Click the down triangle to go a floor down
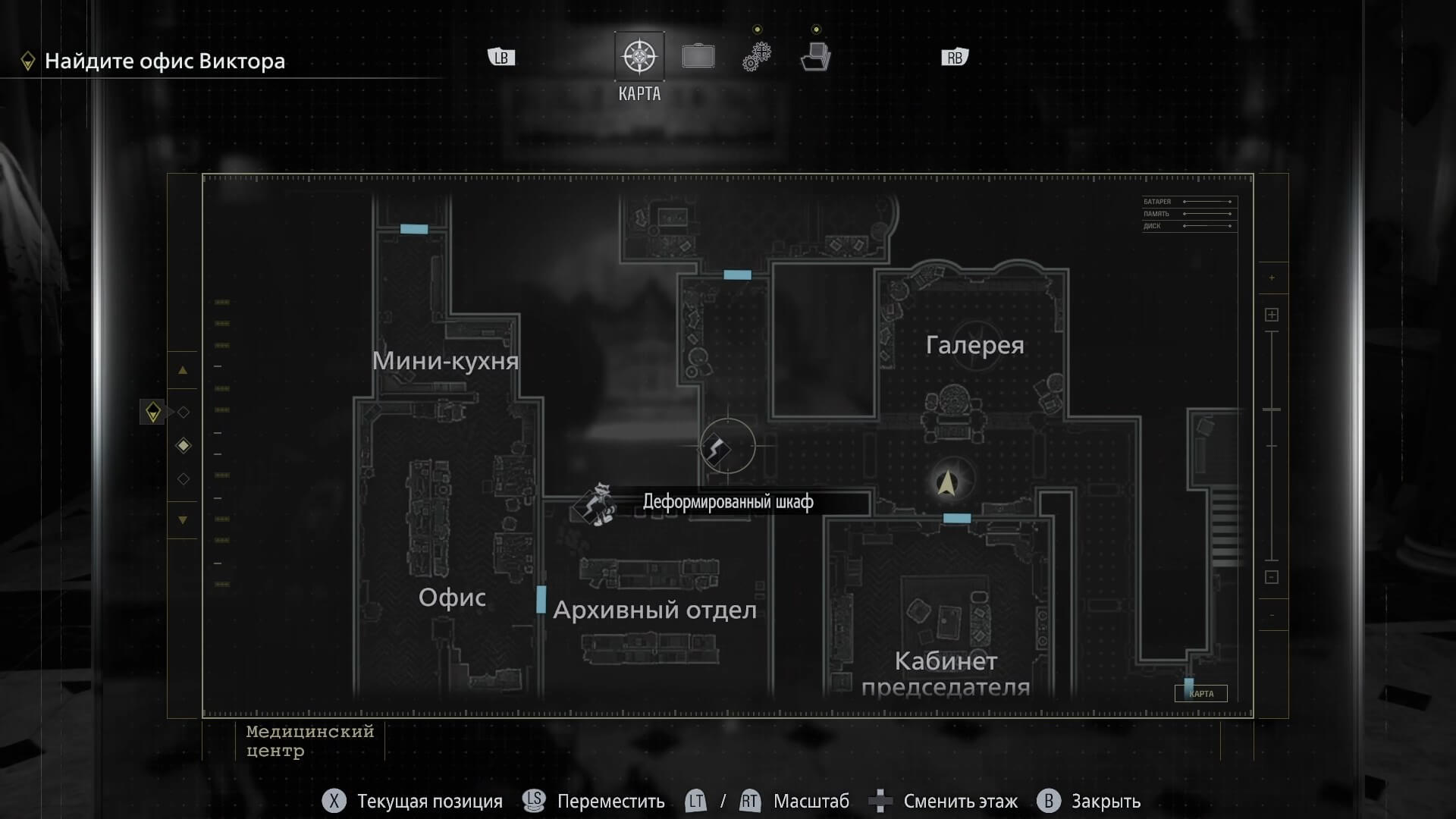Screen dimensions: 1456x819 pos(182,520)
